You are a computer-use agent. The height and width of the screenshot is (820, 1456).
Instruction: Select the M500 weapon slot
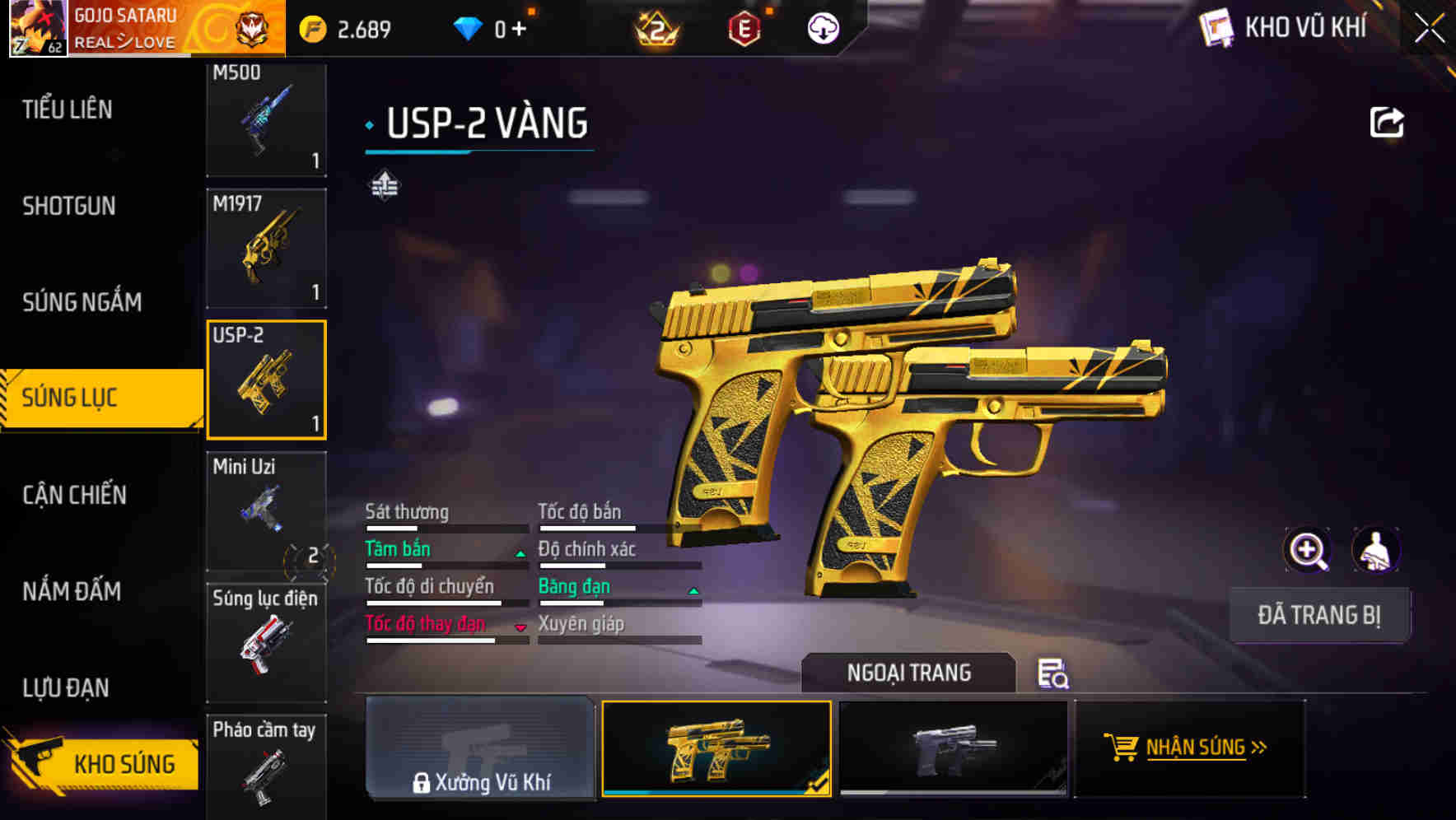266,119
